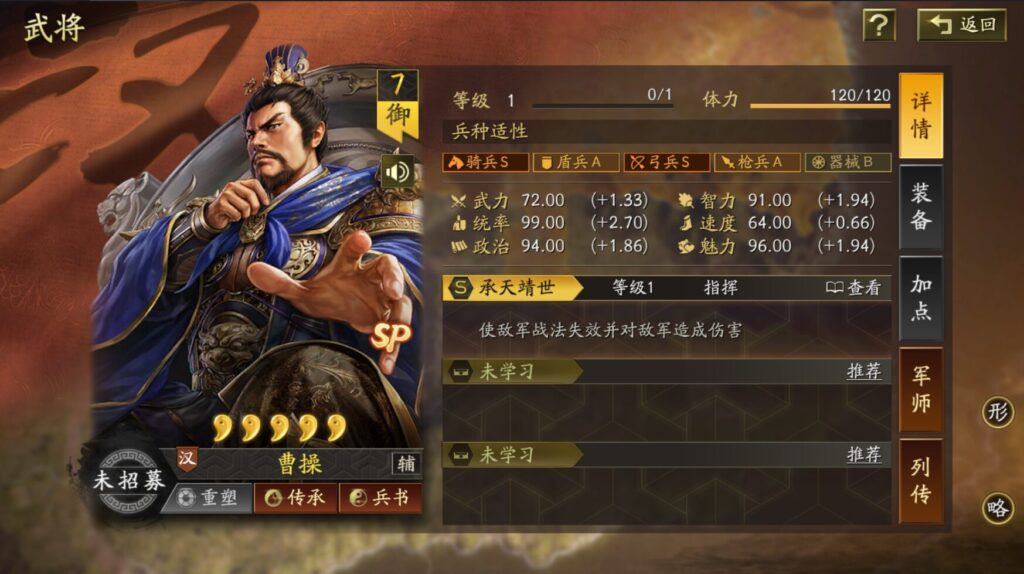Select the 器械 B siege aptitude
The height and width of the screenshot is (574, 1024).
click(x=848, y=162)
